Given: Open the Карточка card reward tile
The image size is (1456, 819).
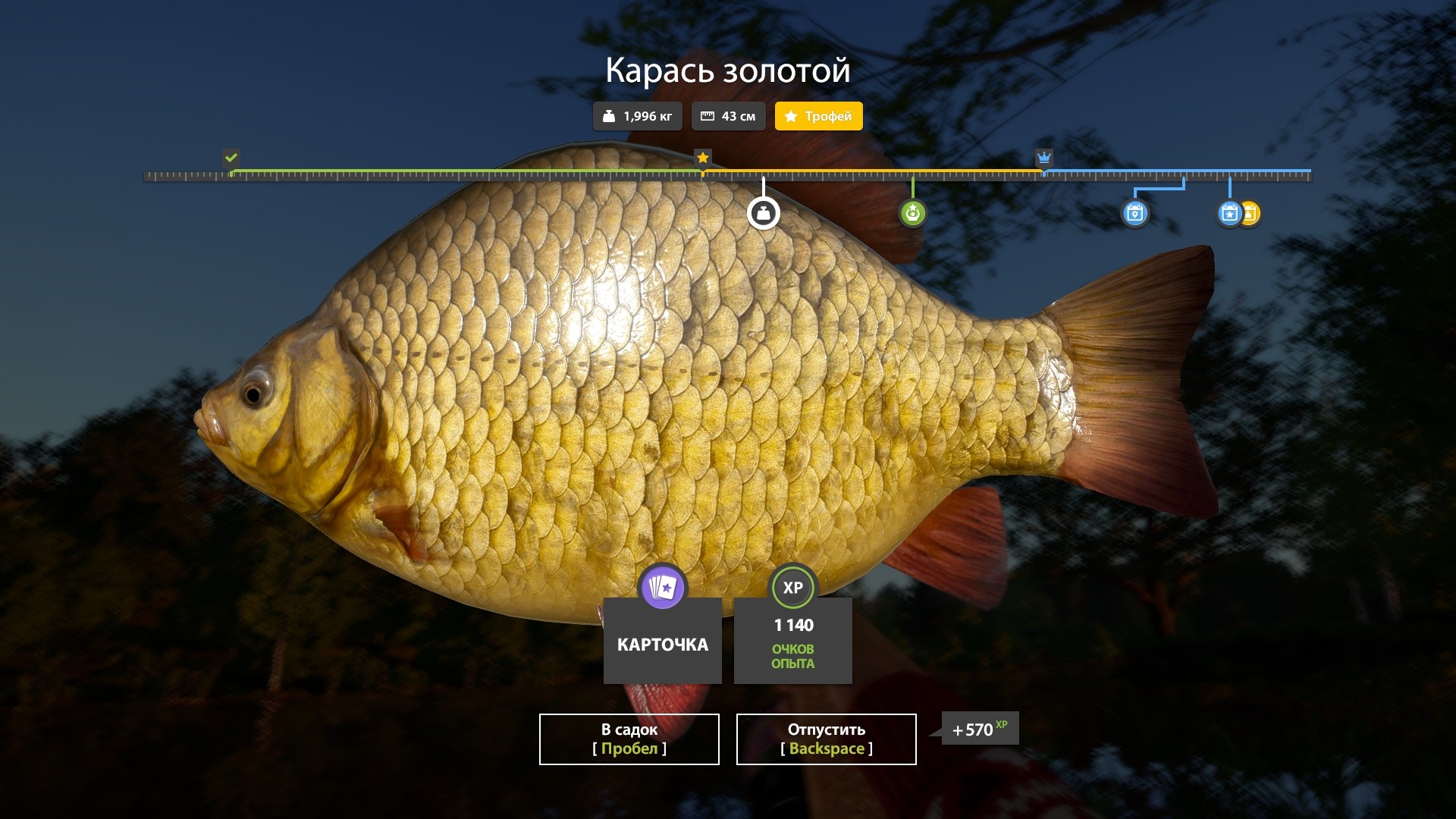Looking at the screenshot, I should 662,640.
